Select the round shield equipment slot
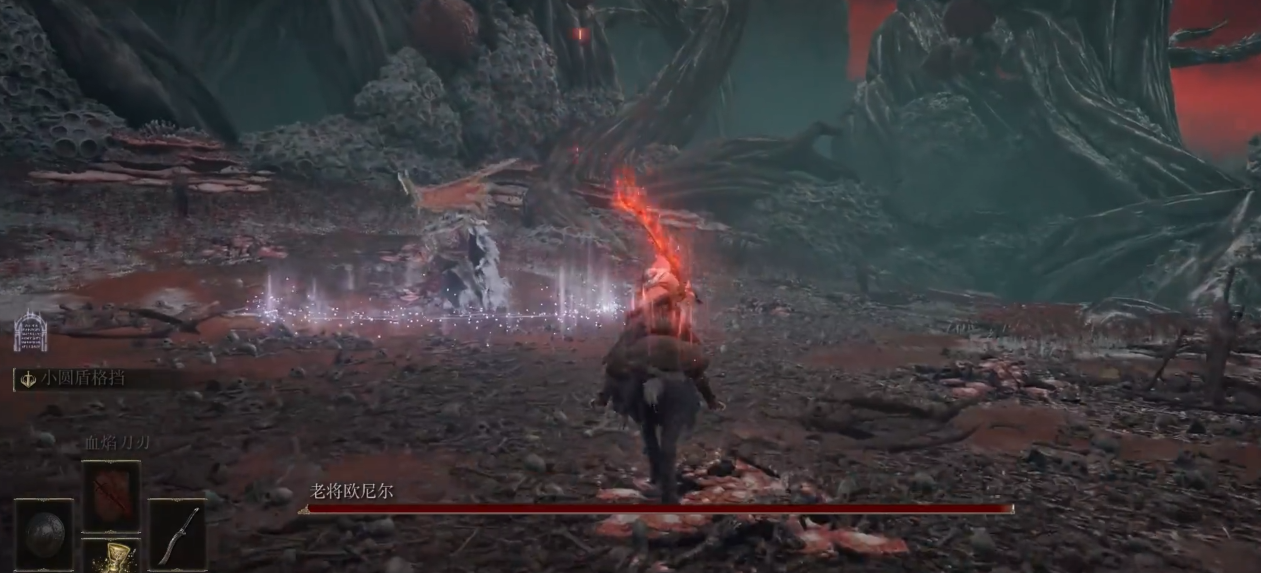The width and height of the screenshot is (1261, 573). [x=44, y=532]
